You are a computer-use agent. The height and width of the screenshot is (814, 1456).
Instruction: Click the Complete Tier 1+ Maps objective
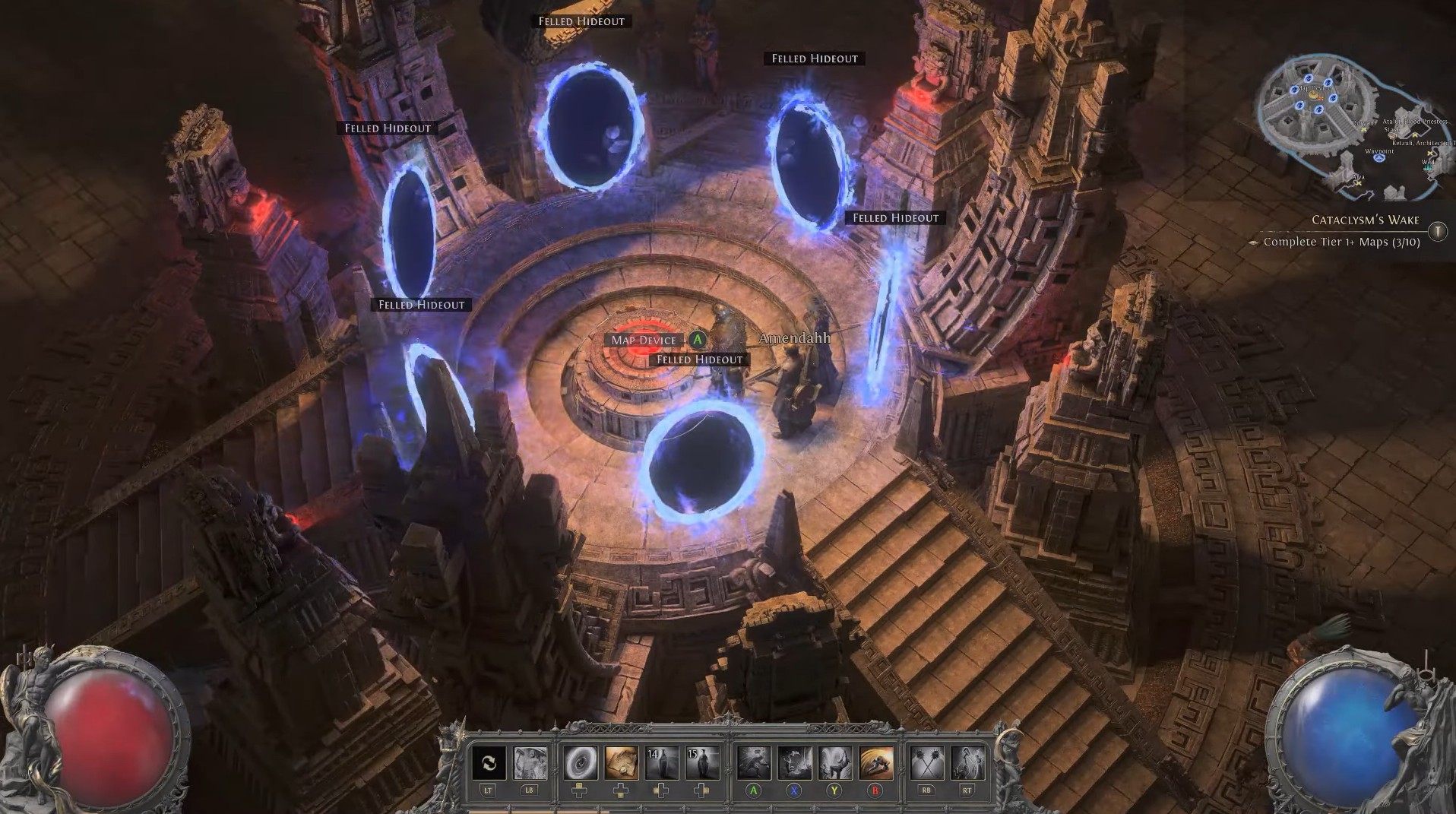(x=1341, y=242)
